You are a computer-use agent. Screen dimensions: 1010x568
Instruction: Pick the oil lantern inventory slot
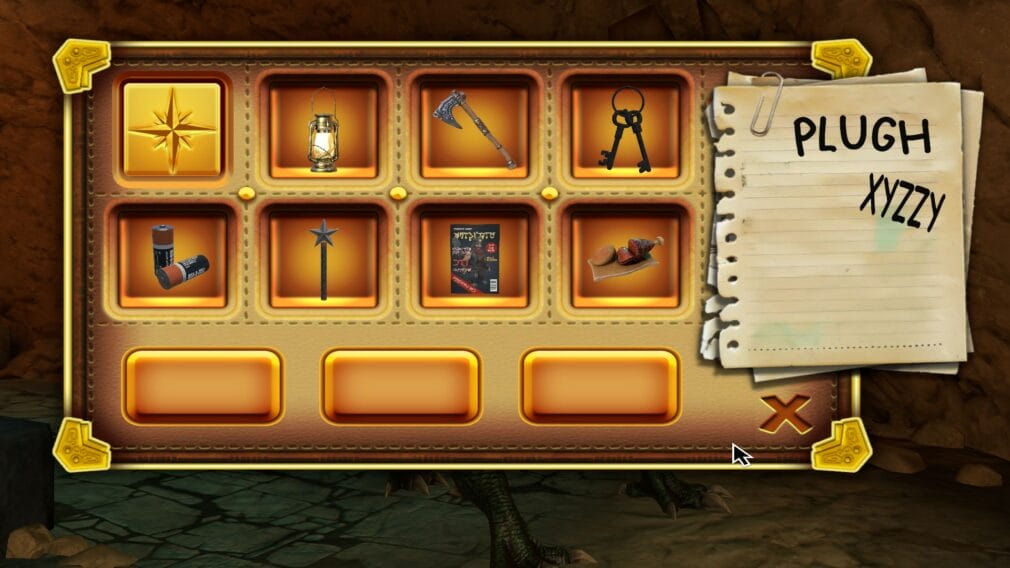point(323,130)
